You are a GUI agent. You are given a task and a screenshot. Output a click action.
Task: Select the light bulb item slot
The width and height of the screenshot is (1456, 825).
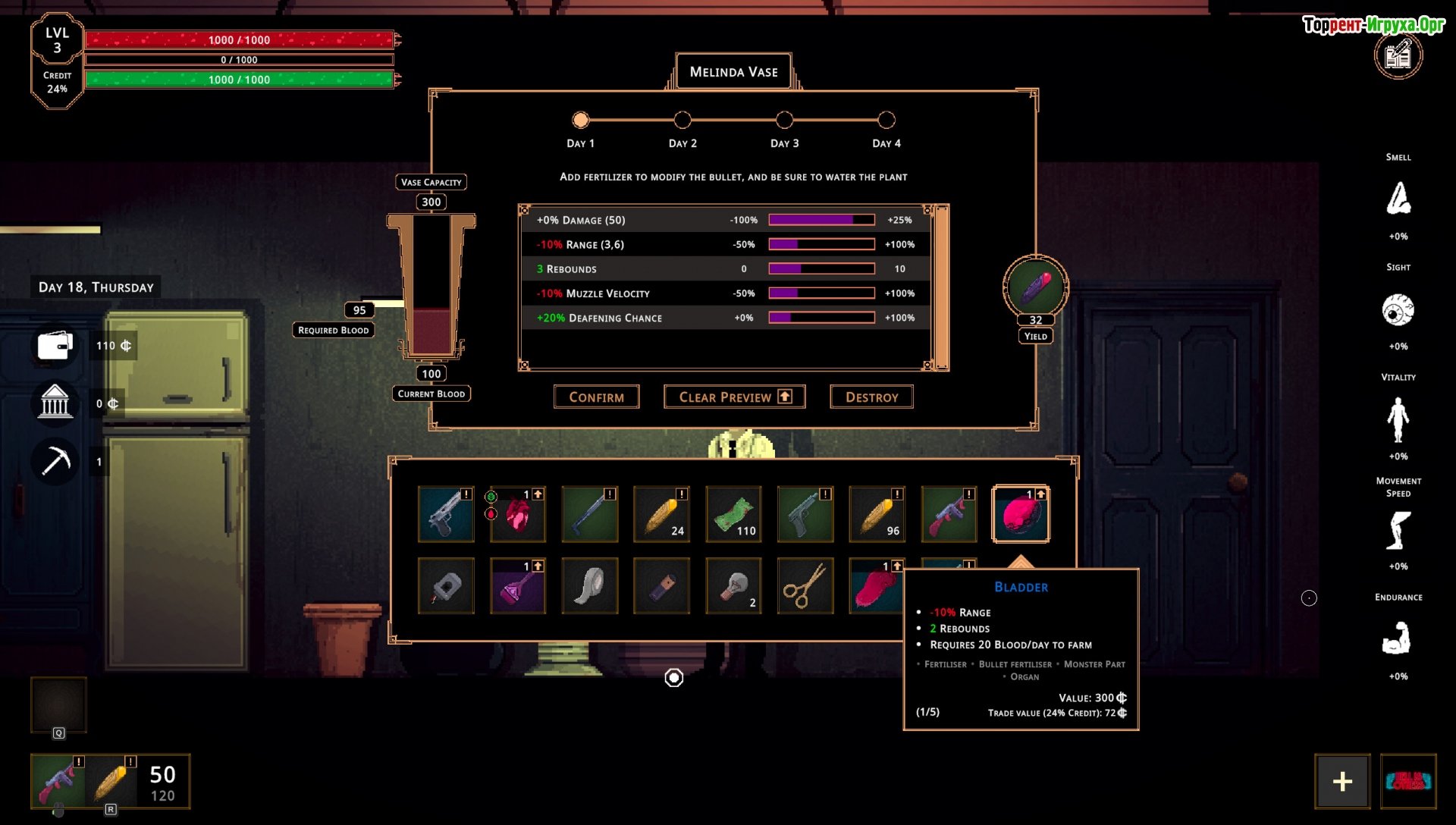click(733, 586)
